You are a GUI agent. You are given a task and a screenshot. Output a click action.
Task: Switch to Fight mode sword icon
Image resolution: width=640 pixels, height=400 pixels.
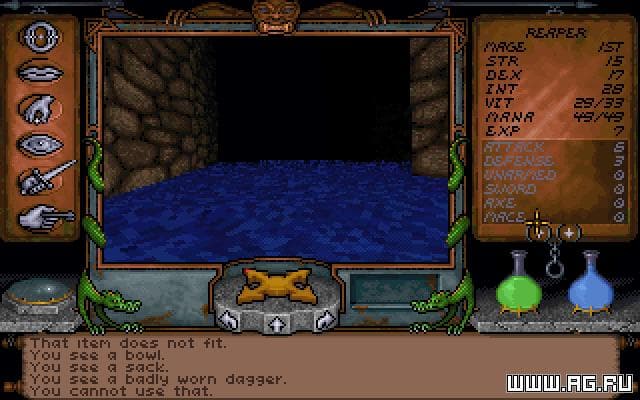pyautogui.click(x=41, y=180)
